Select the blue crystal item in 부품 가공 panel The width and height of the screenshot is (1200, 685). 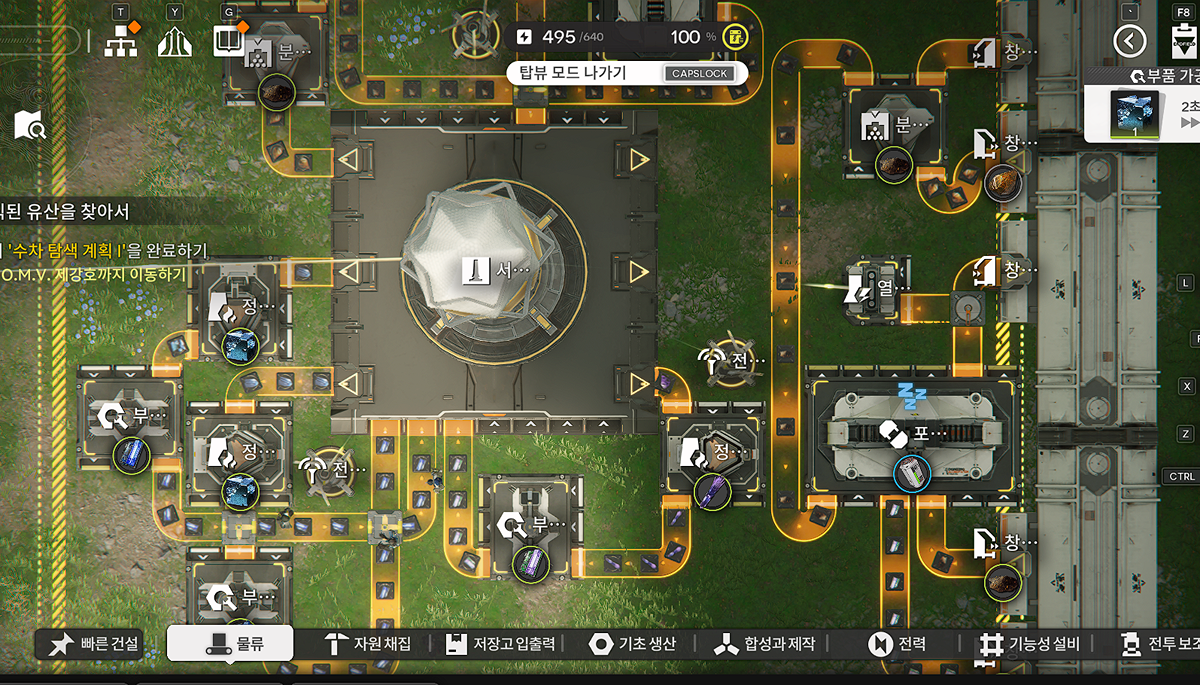[x=1136, y=113]
